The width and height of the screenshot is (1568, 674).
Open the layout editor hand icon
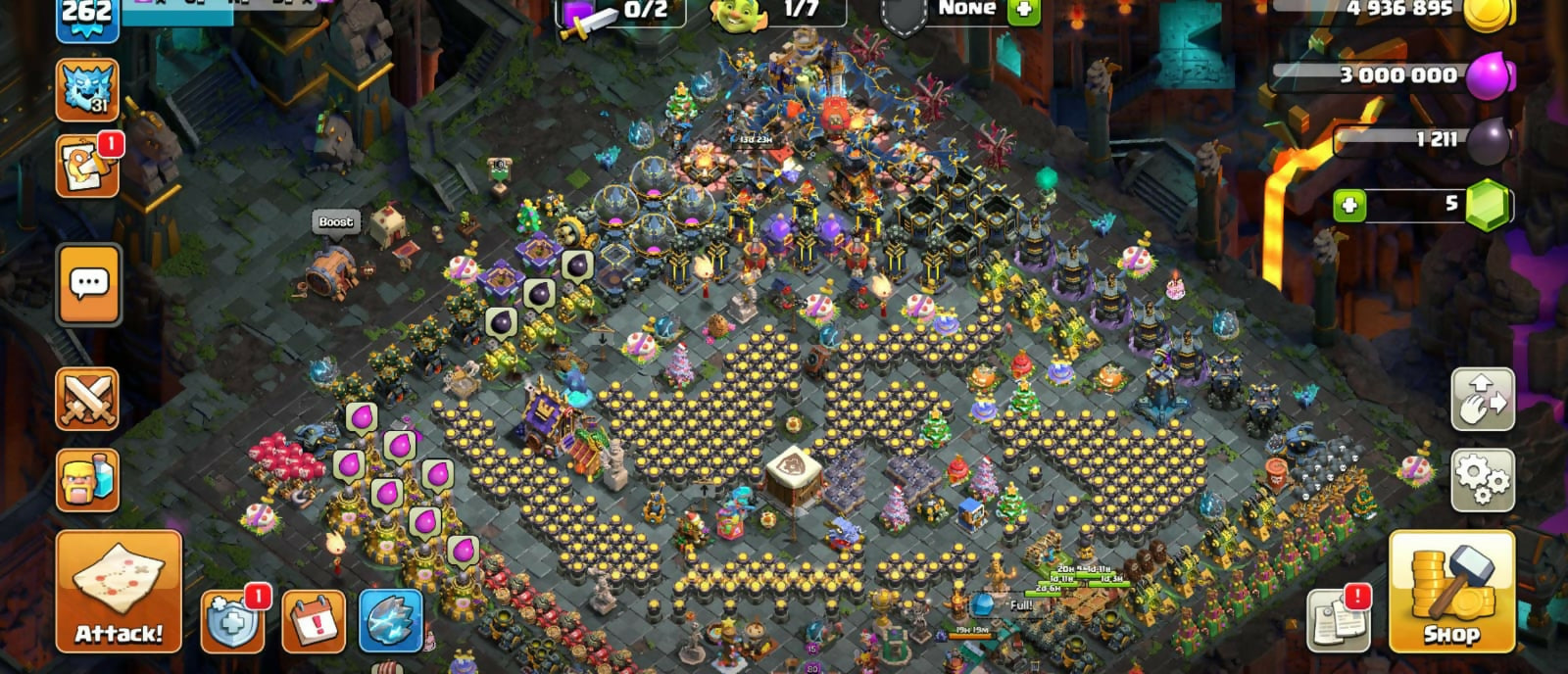tap(1482, 399)
